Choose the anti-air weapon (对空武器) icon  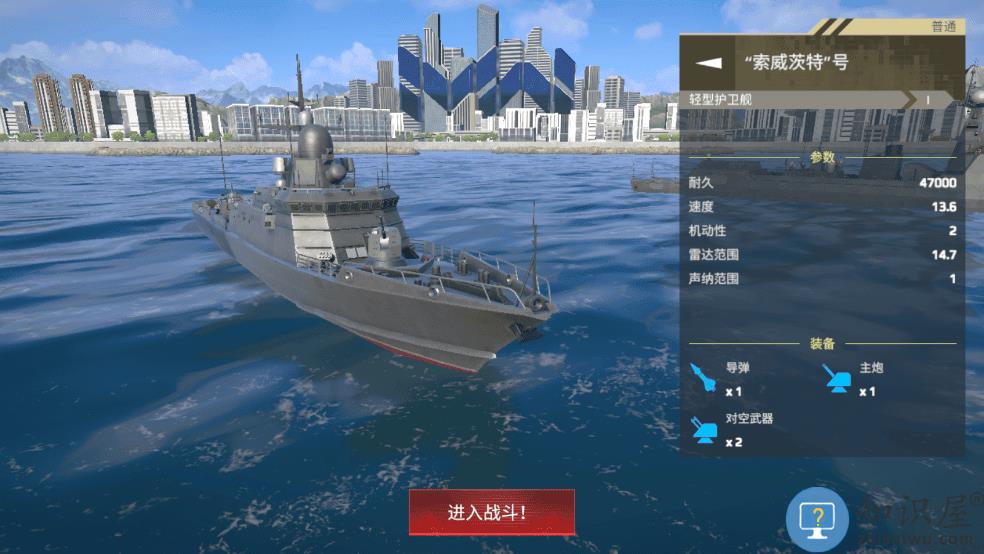[x=704, y=428]
